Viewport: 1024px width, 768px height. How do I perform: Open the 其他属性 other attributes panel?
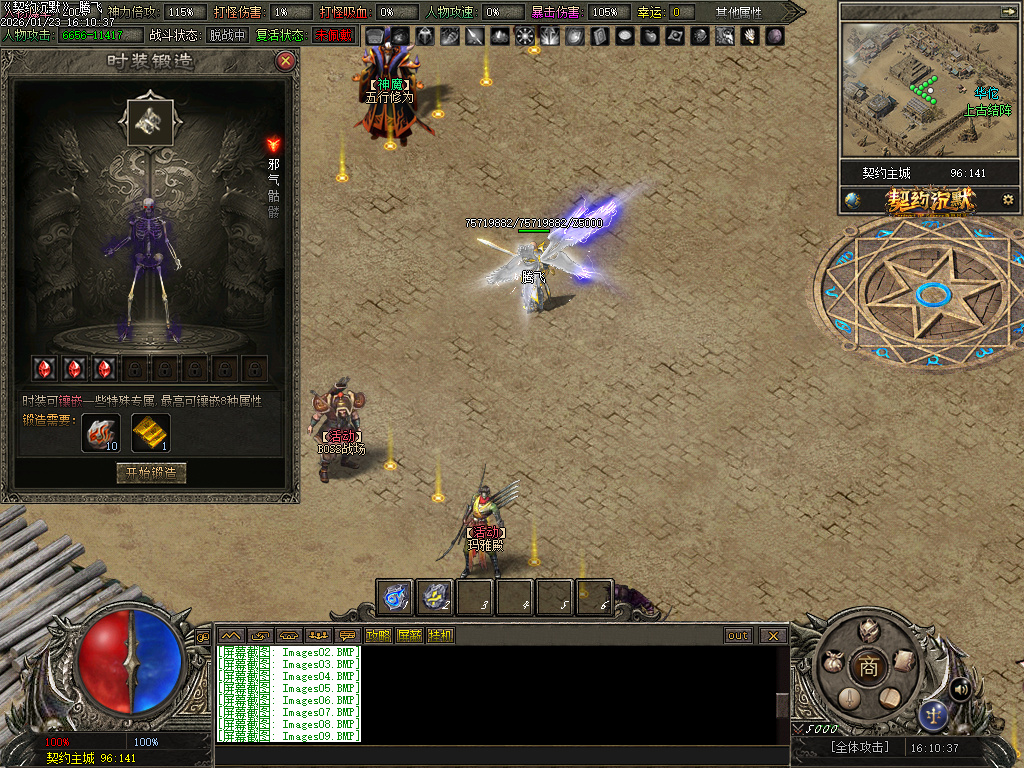pyautogui.click(x=738, y=12)
